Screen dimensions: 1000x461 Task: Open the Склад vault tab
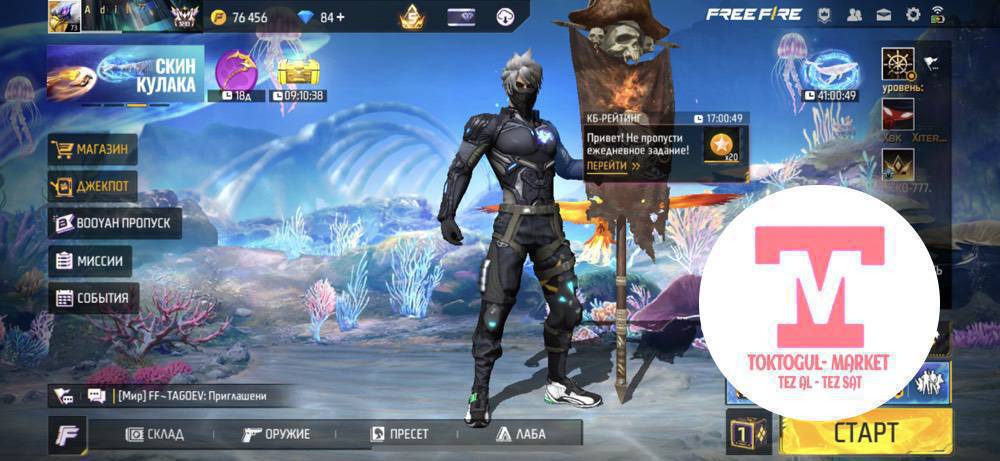tap(154, 434)
